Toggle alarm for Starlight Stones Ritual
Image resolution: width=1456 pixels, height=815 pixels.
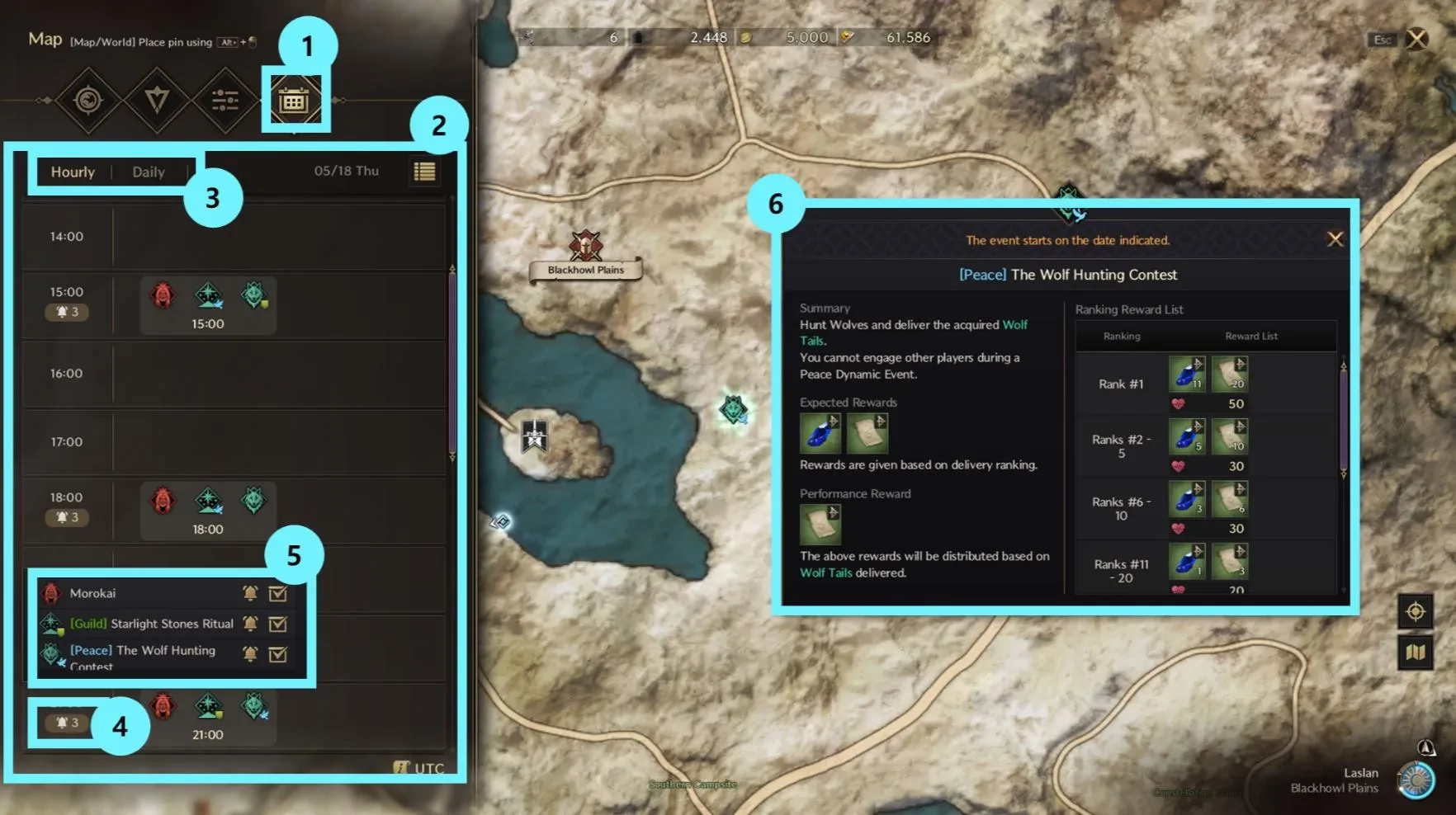tap(250, 624)
